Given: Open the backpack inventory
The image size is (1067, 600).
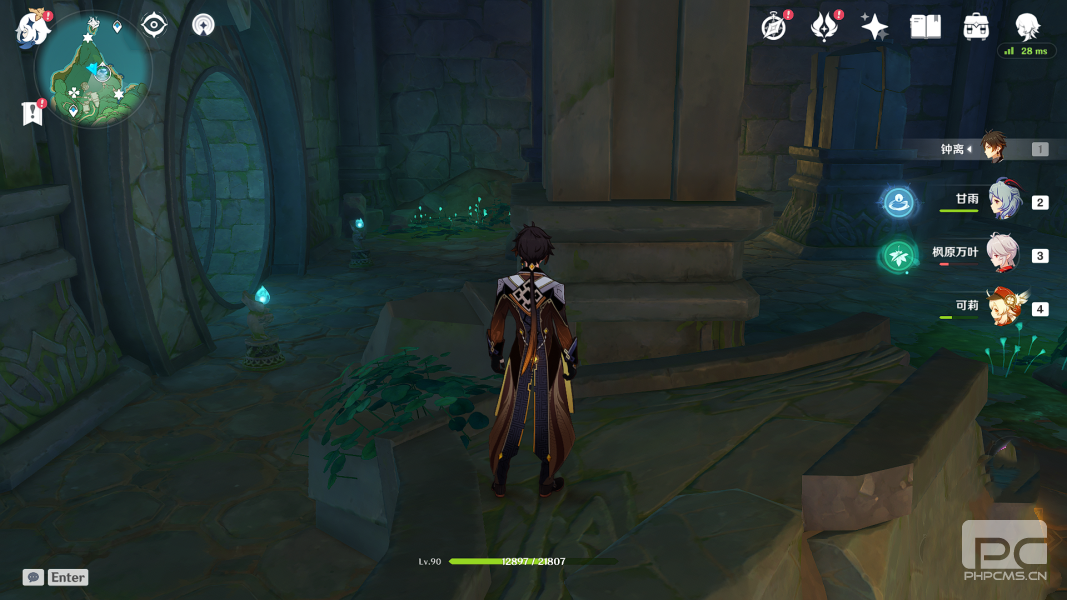Looking at the screenshot, I should coord(976,27).
